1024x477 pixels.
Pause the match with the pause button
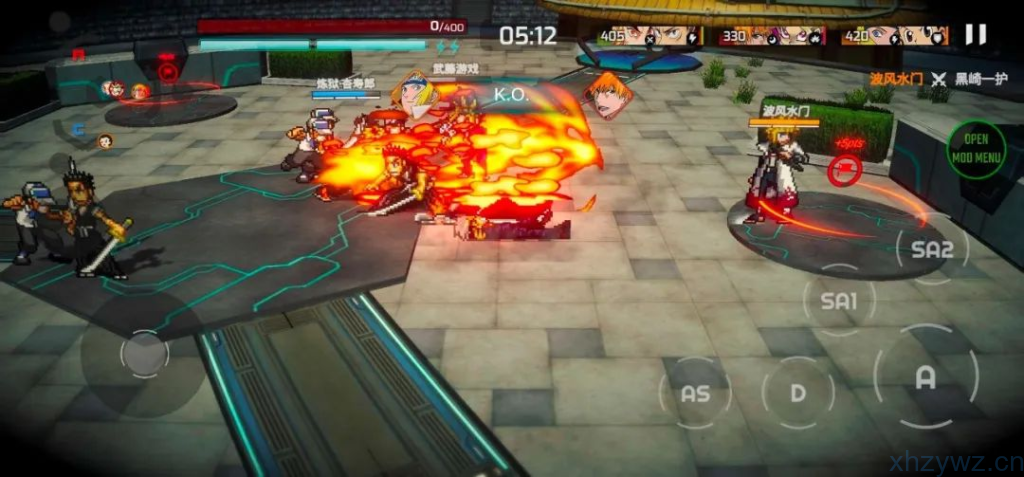[975, 35]
